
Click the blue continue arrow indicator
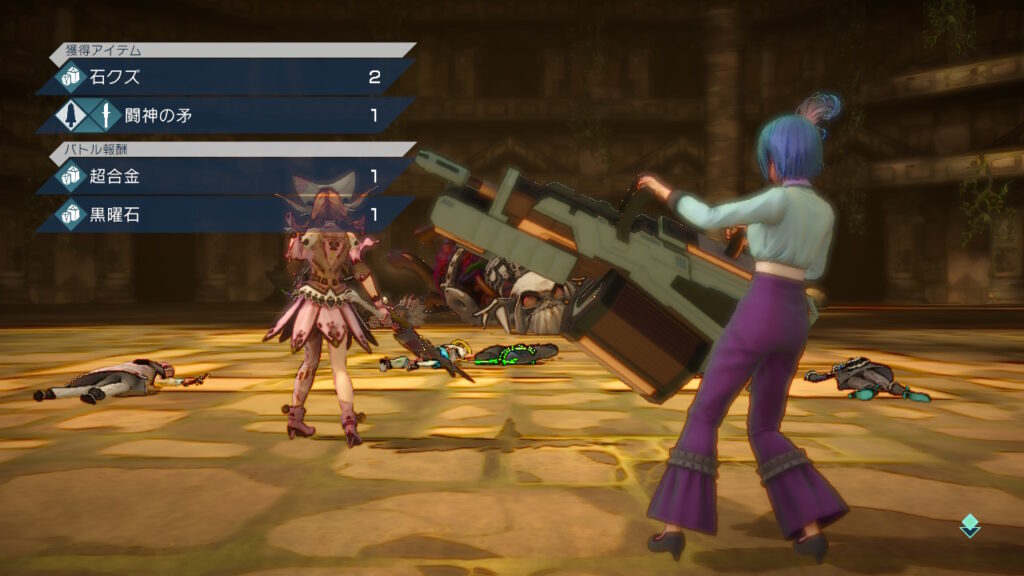[969, 526]
